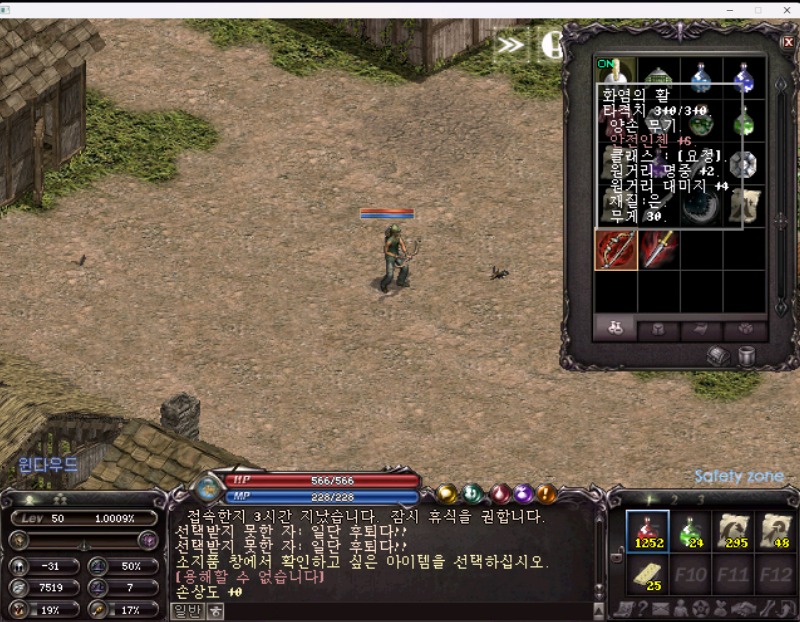Image resolution: width=800 pixels, height=622 pixels.
Task: Open the chest icon below inventory
Action: (718, 355)
